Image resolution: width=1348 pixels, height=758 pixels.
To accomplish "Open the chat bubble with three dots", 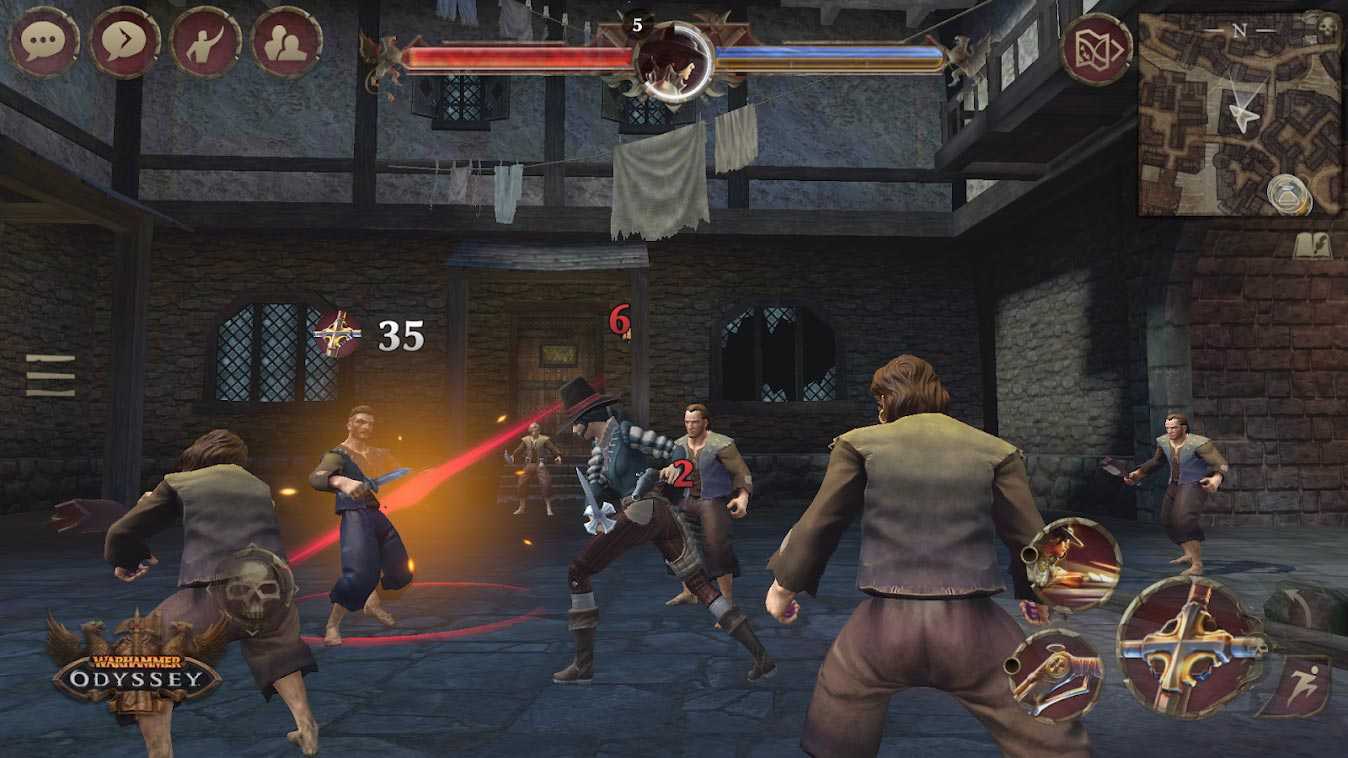I will click(44, 42).
